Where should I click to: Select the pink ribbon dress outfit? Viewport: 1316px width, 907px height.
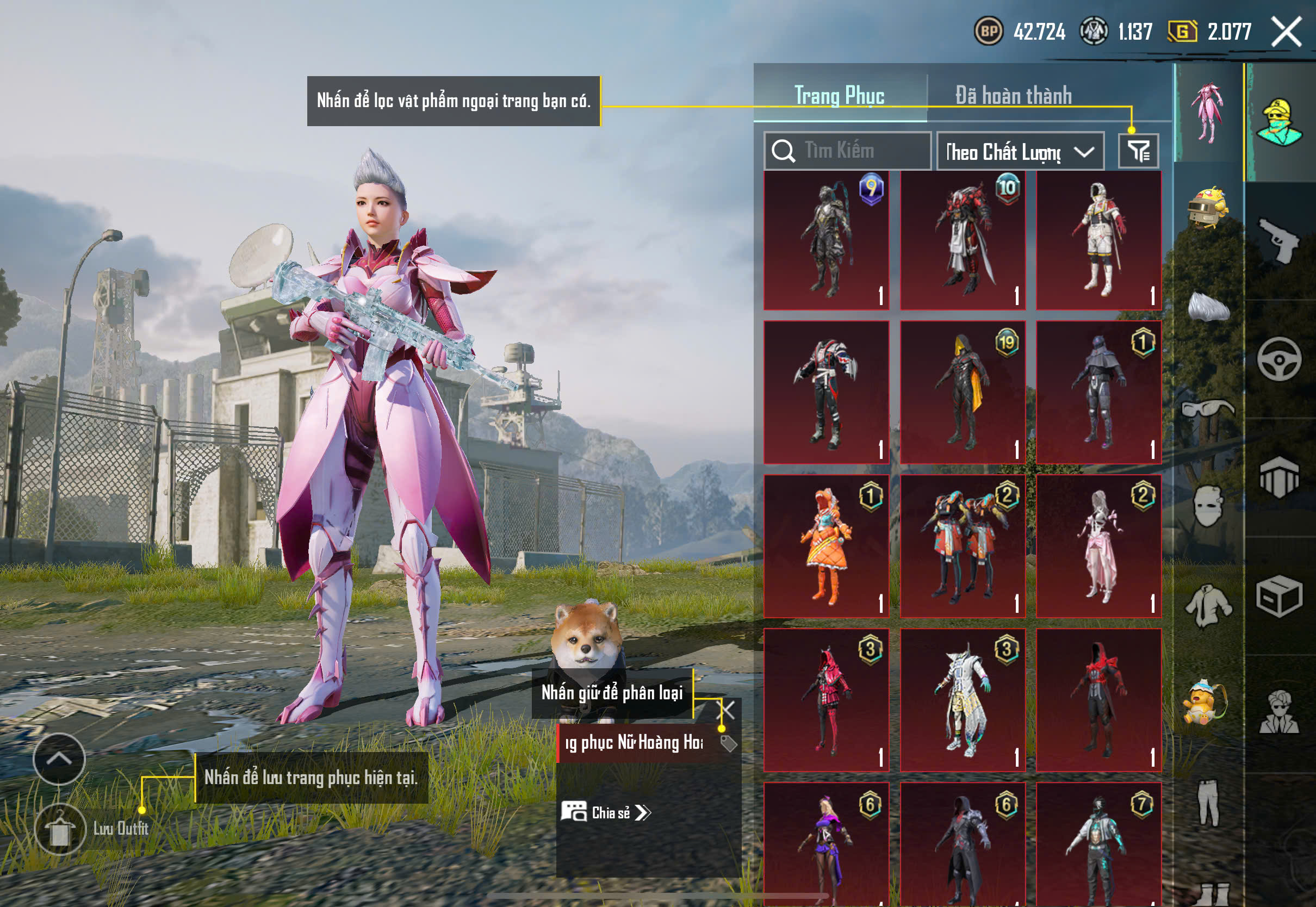coord(1098,546)
